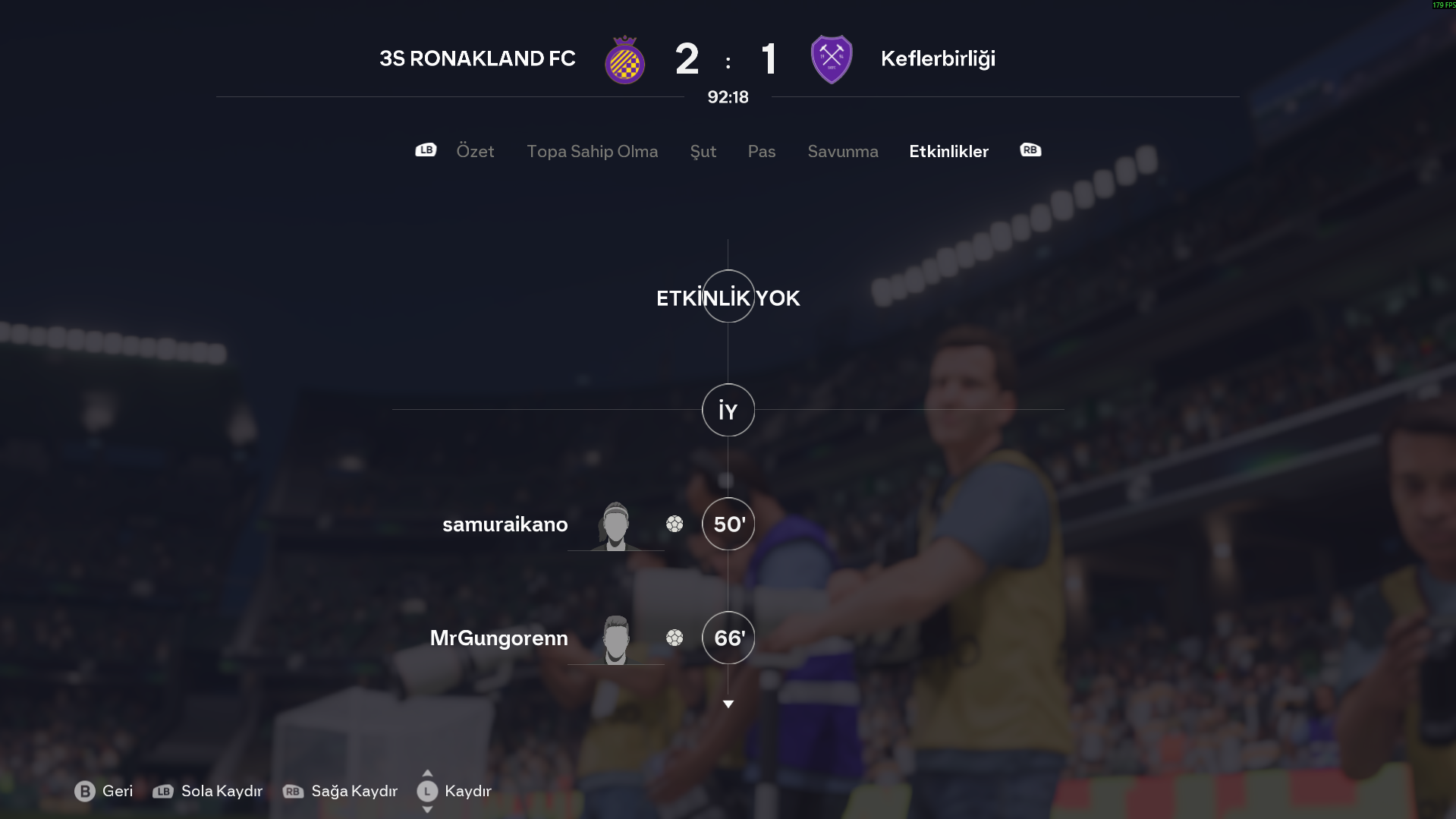Click samuraikano's 50' goal event
This screenshot has height=819, width=1456.
pos(728,524)
